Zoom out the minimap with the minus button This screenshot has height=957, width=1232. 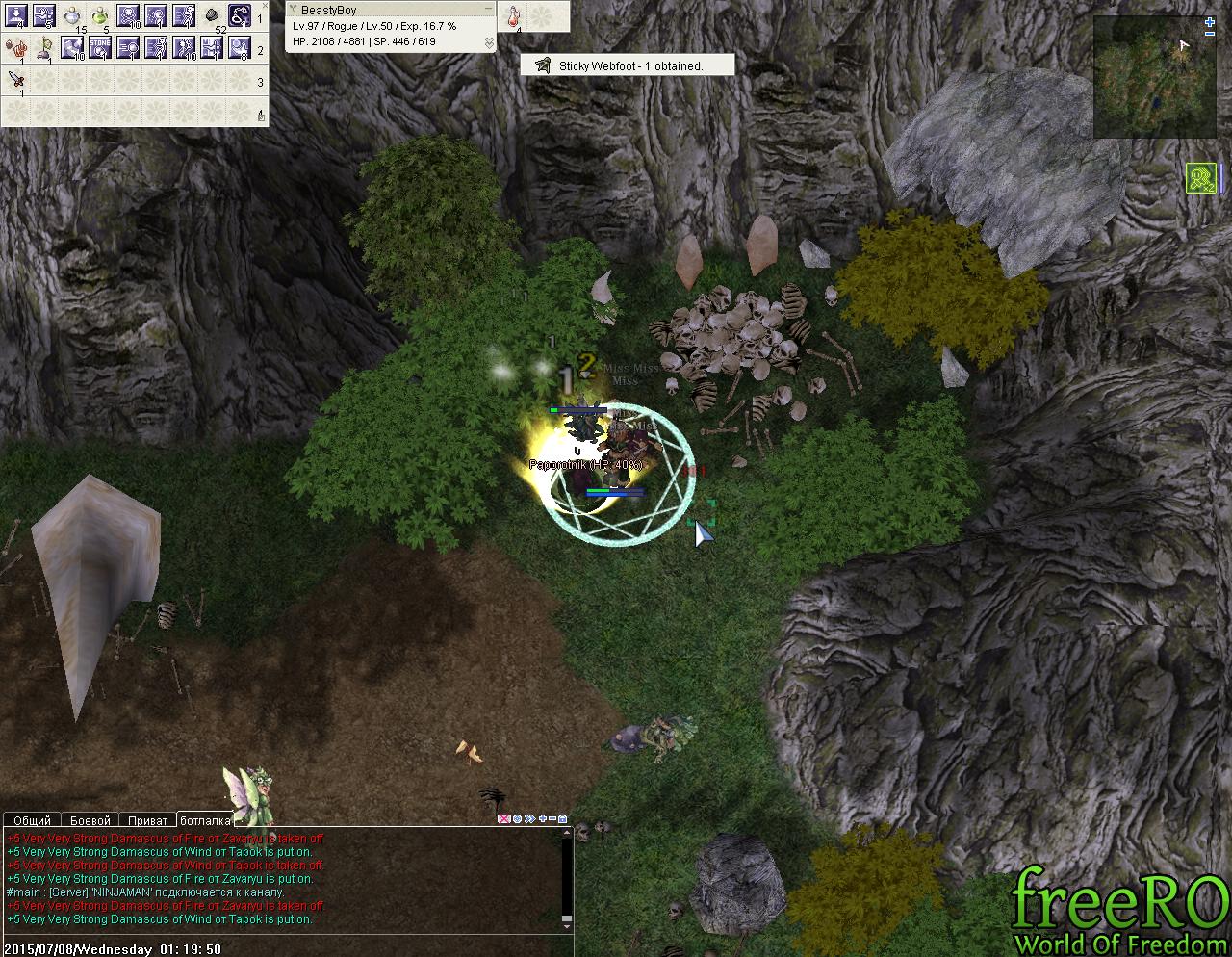pos(1210,34)
